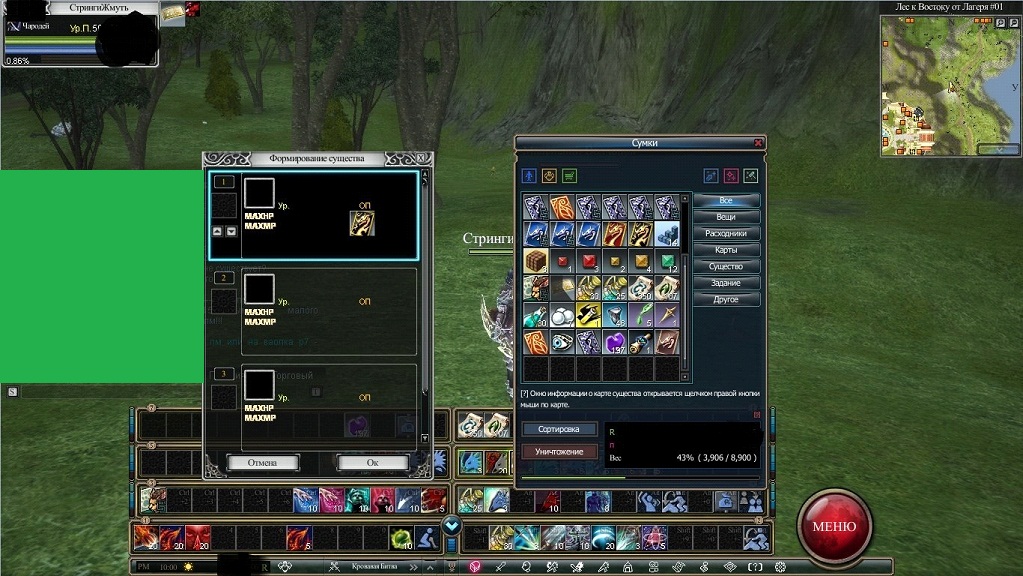
Task: Switch to the Другое tab
Action: tap(726, 299)
